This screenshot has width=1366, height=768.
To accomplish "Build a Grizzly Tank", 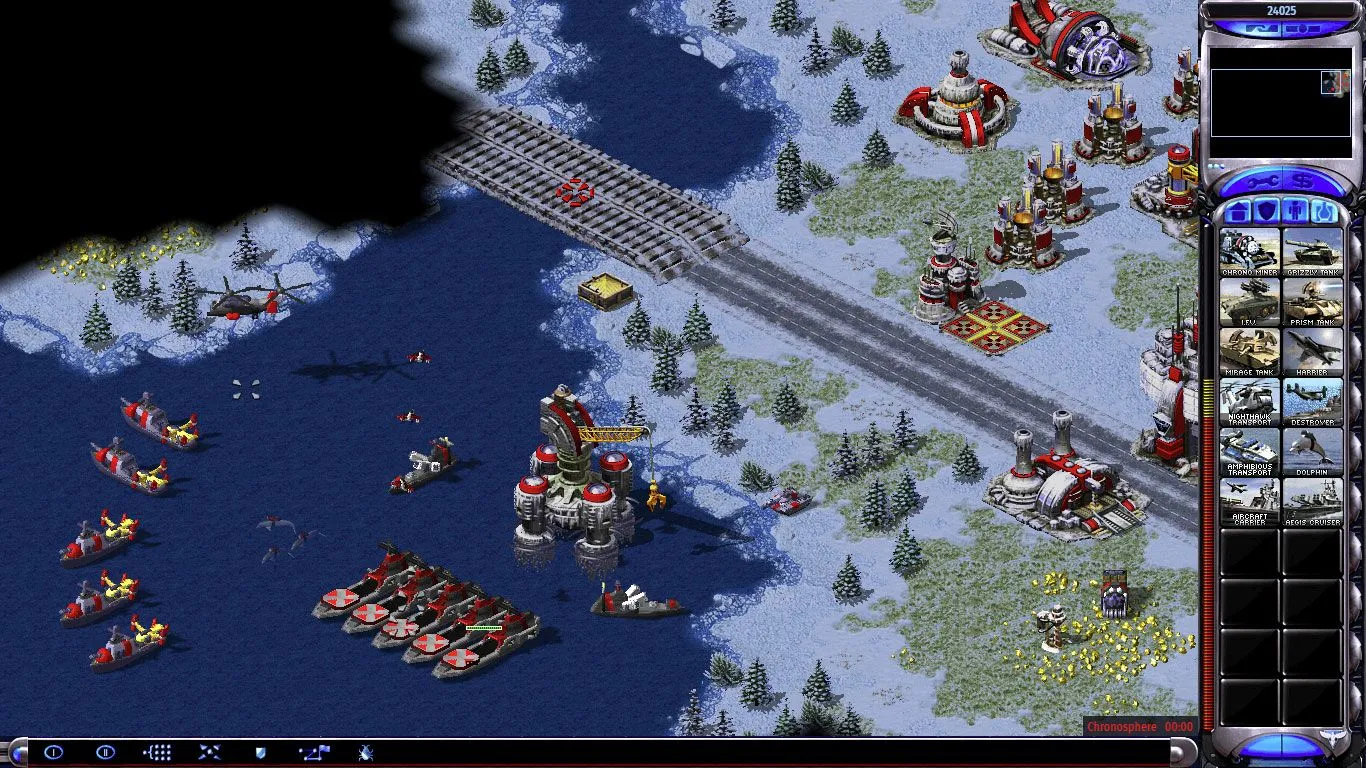I will tap(1313, 250).
